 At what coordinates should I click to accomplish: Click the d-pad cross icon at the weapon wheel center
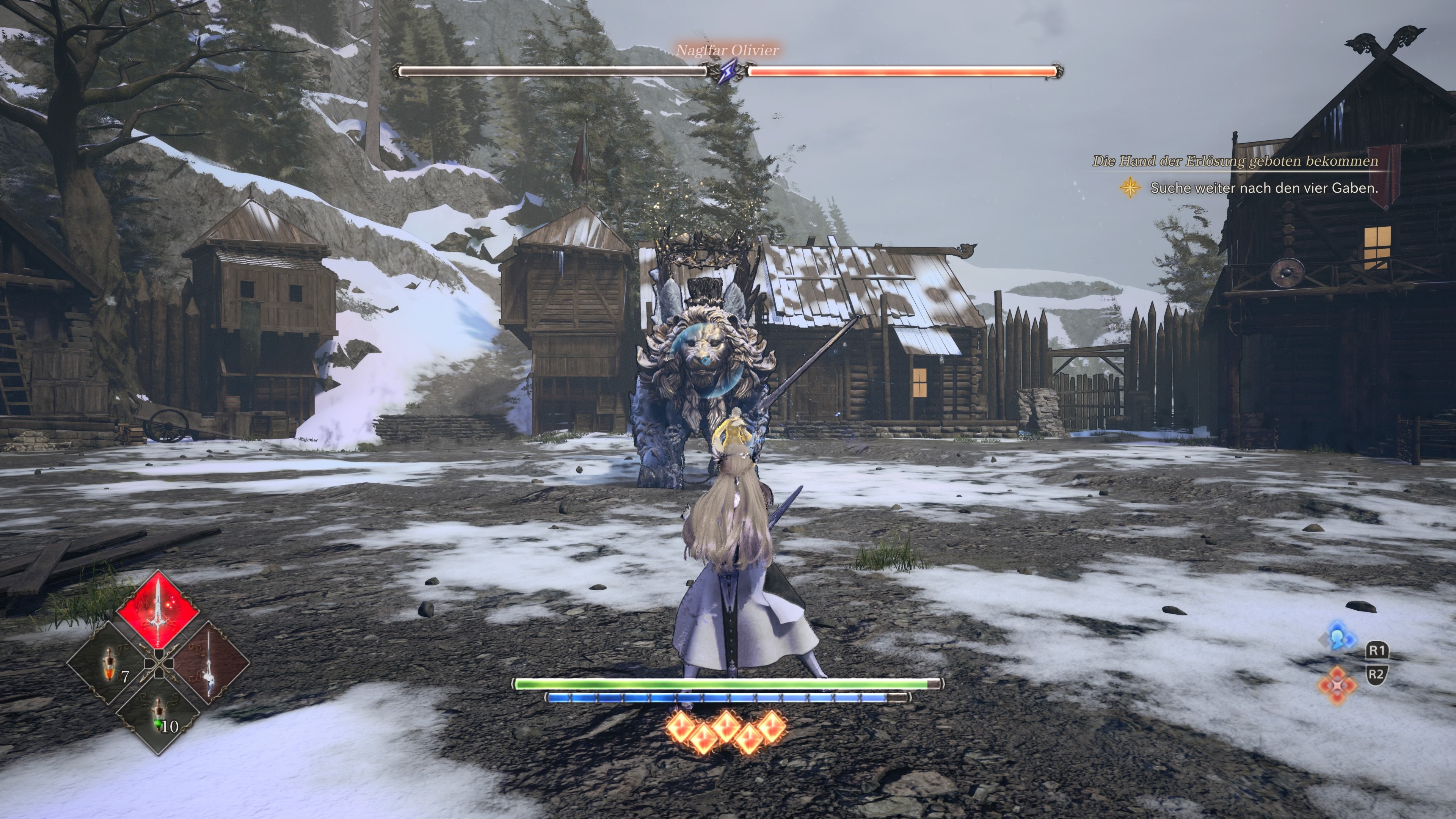pyautogui.click(x=159, y=664)
